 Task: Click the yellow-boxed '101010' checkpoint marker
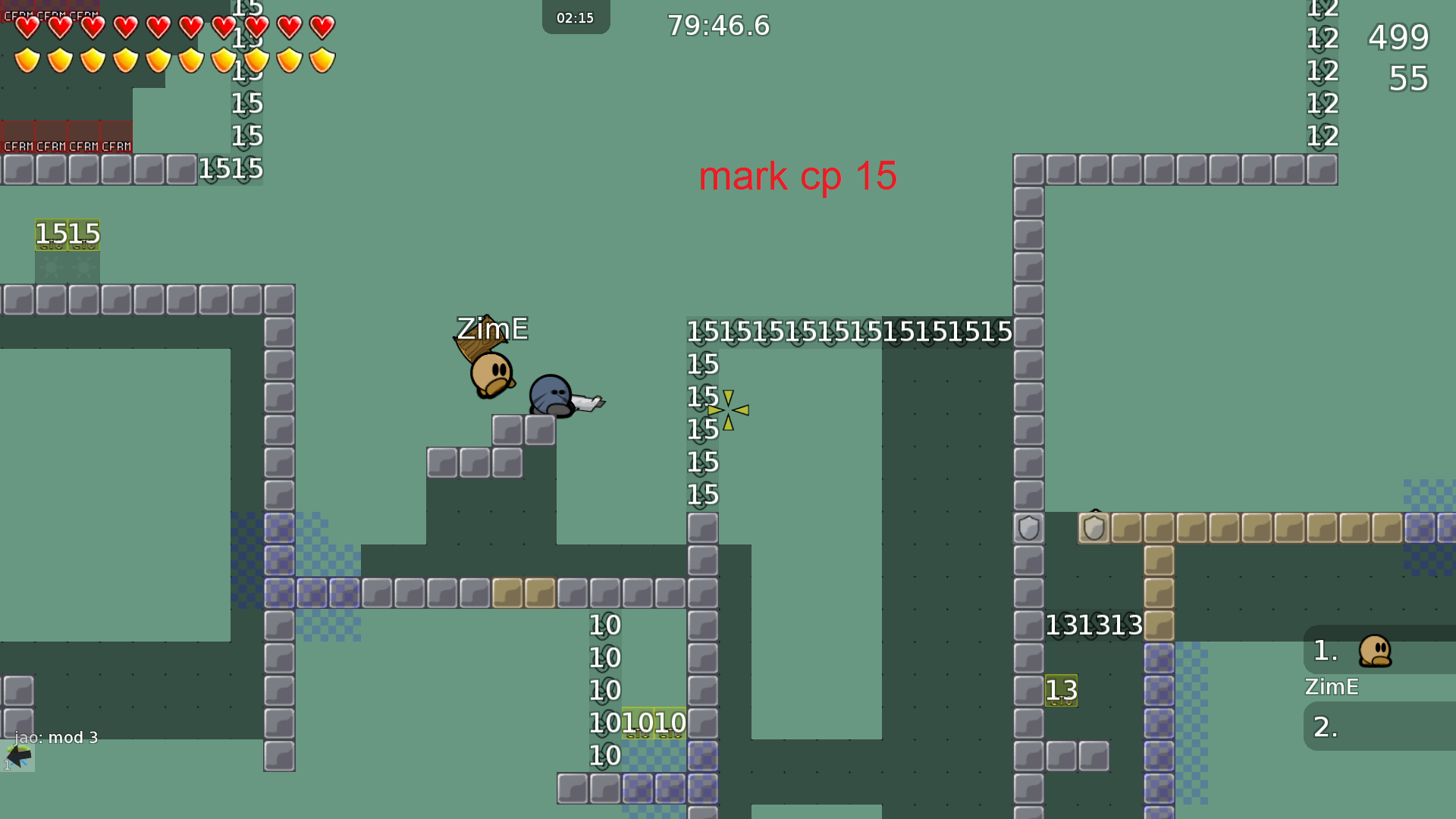pos(653,722)
